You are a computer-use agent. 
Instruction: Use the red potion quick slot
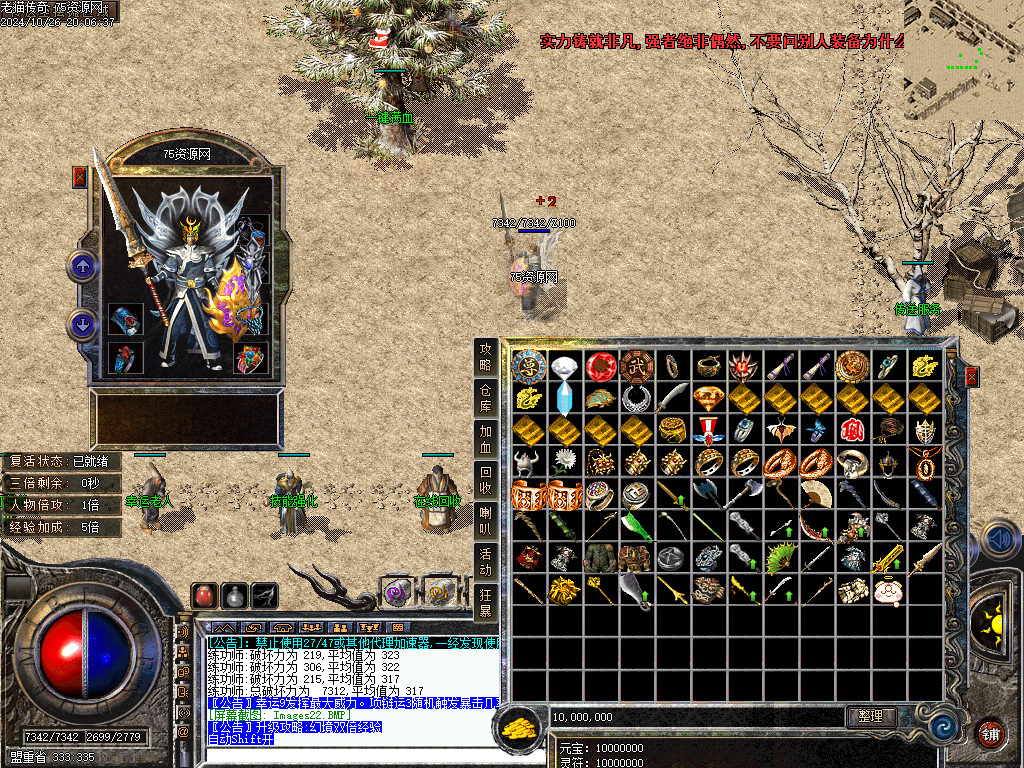click(x=204, y=595)
